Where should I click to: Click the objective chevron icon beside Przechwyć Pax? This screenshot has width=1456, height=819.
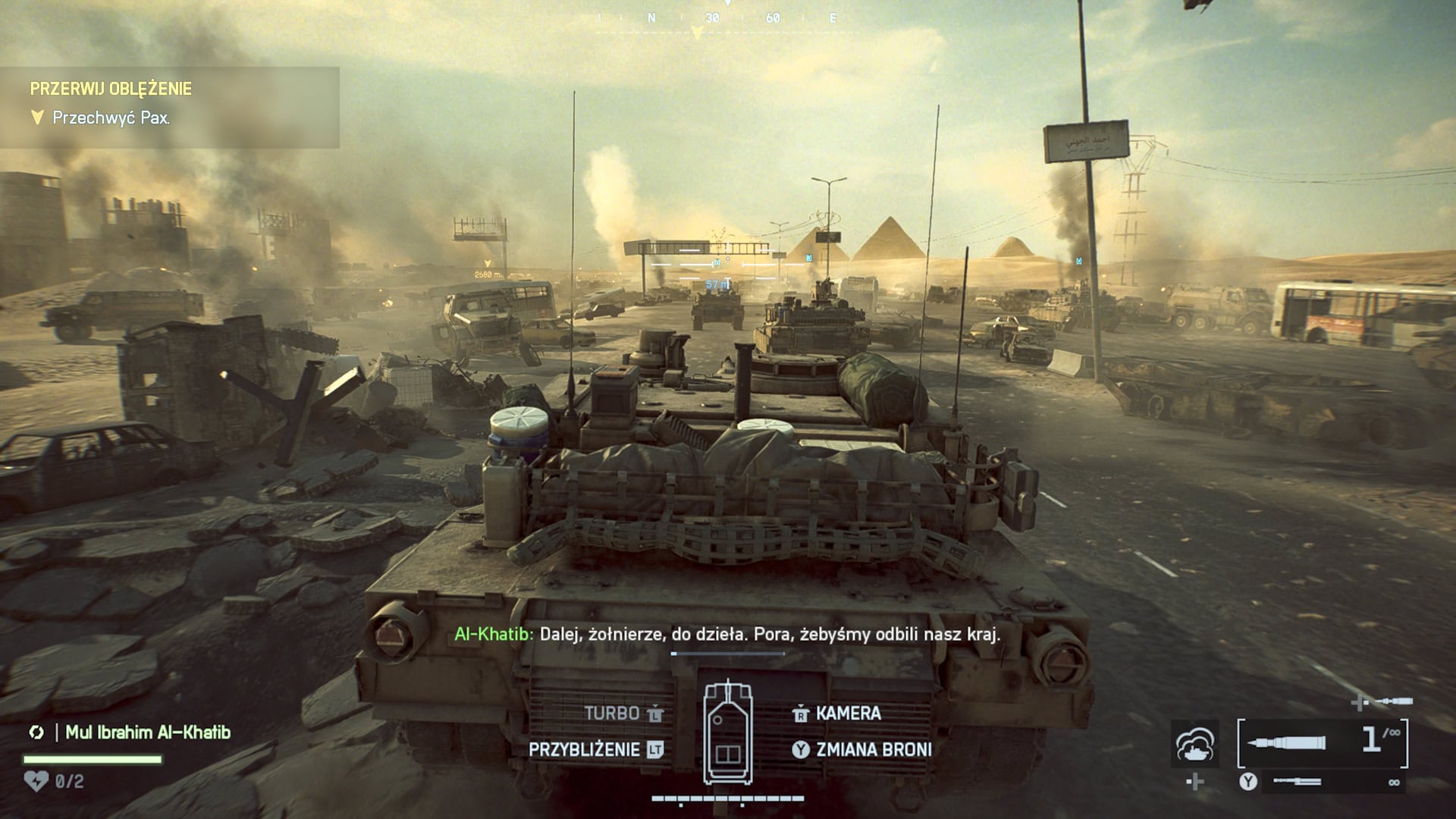pos(36,118)
